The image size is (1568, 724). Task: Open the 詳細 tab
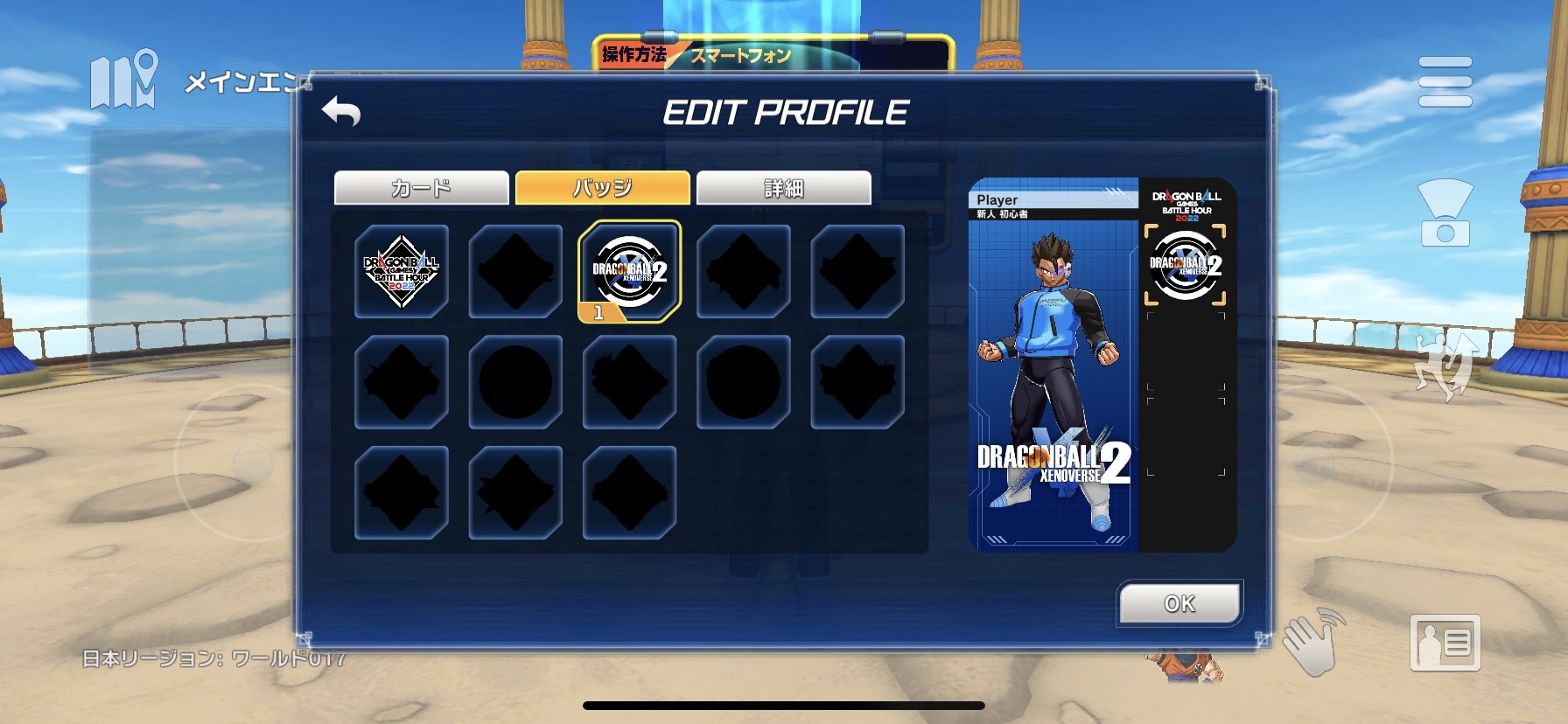tap(783, 188)
